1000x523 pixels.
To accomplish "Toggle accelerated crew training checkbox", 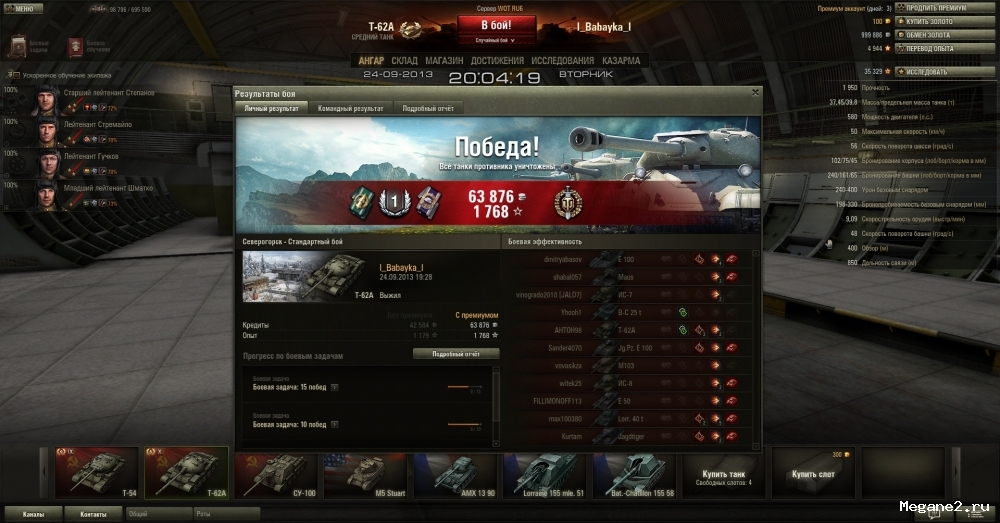I will 12,75.
